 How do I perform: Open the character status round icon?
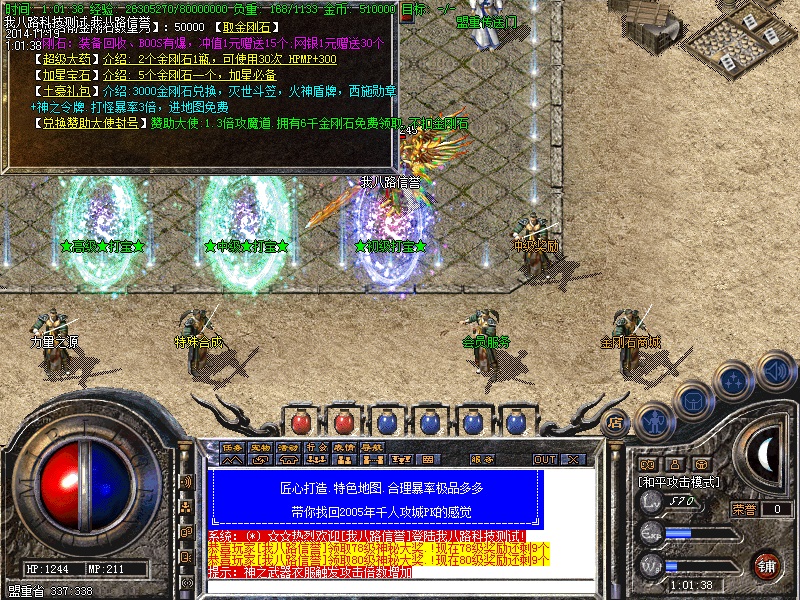(x=654, y=421)
